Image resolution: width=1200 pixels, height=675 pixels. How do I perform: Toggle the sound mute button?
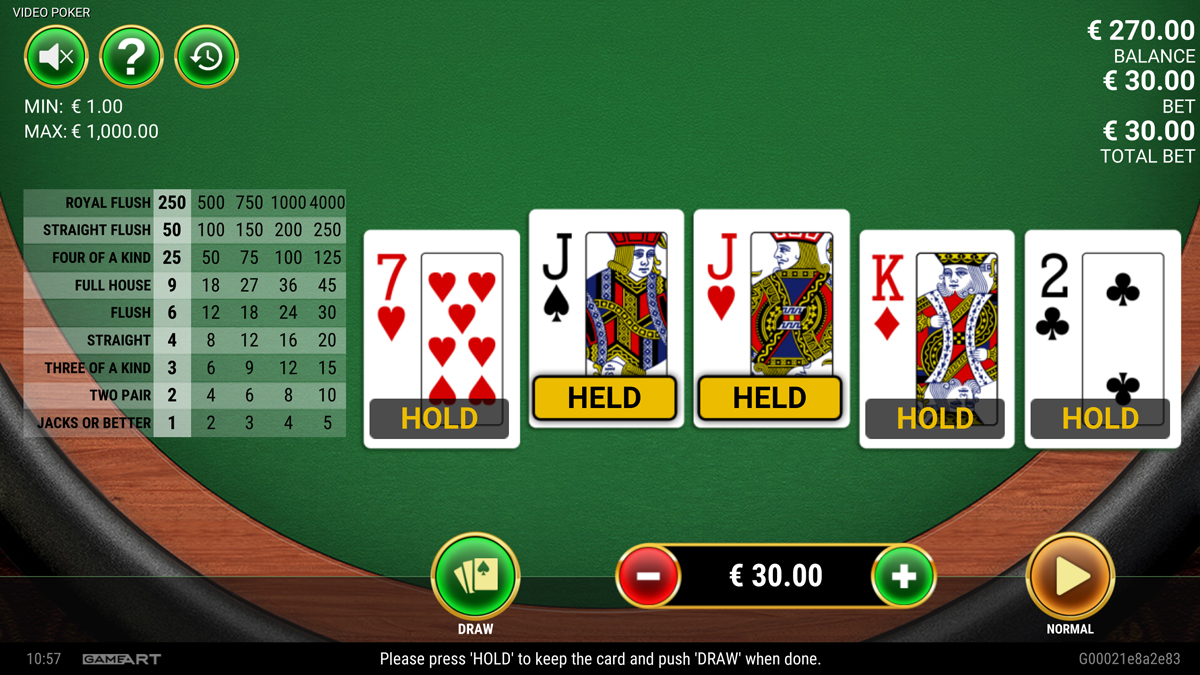click(x=56, y=57)
